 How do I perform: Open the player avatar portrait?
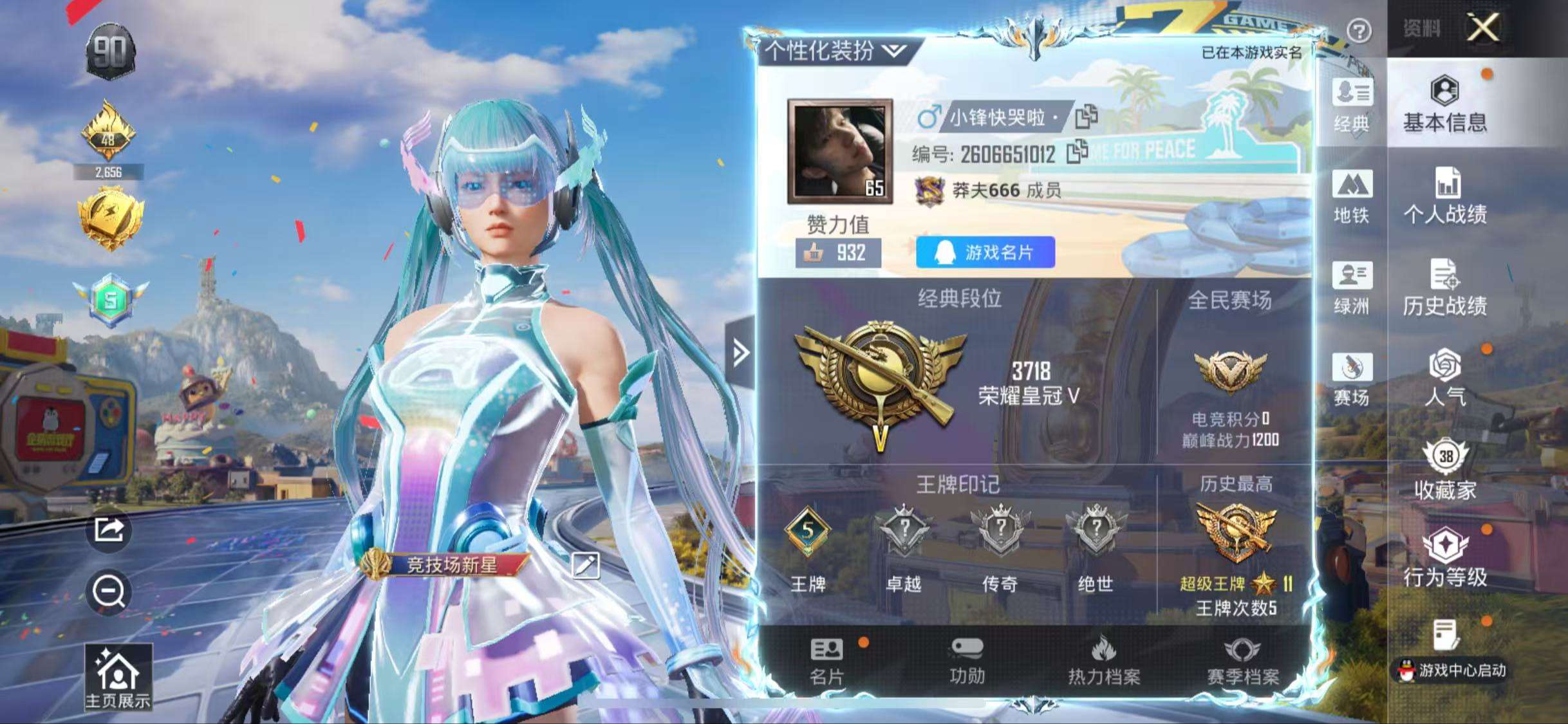pos(838,150)
